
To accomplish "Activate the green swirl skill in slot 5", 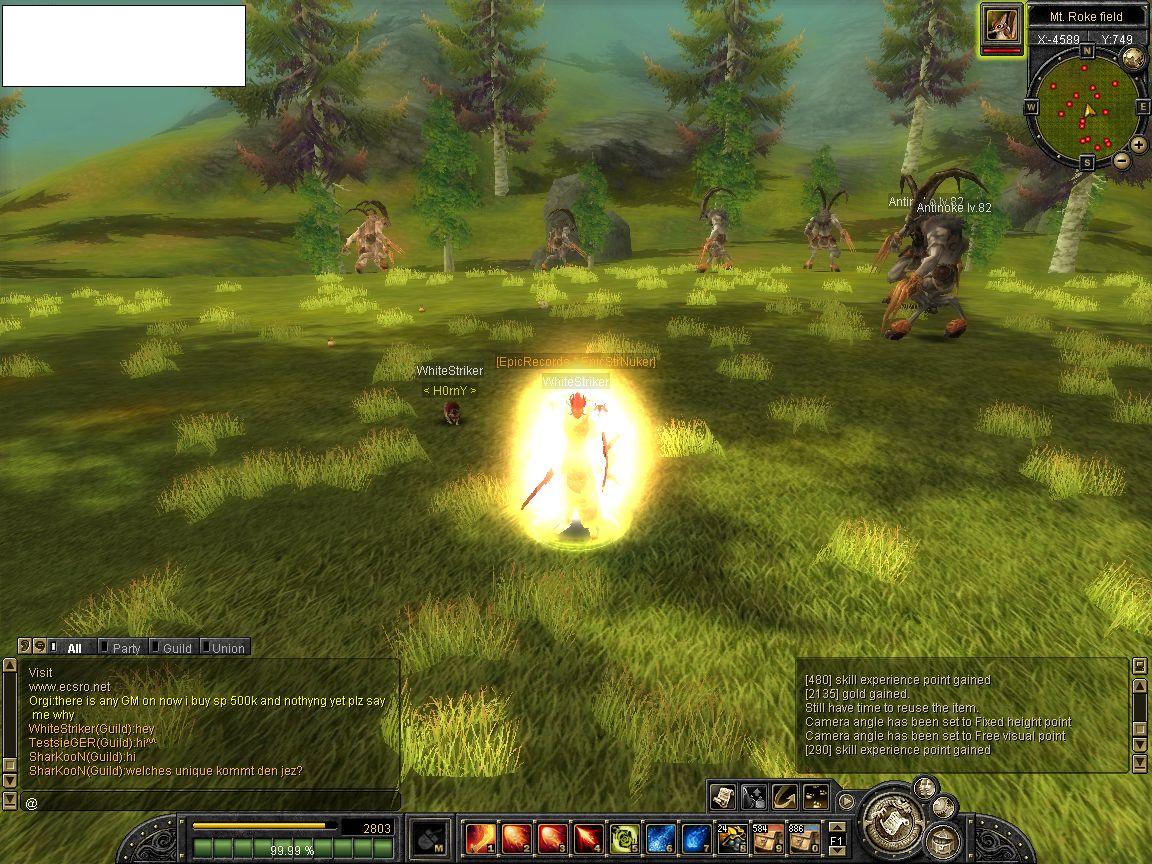I will pos(624,838).
